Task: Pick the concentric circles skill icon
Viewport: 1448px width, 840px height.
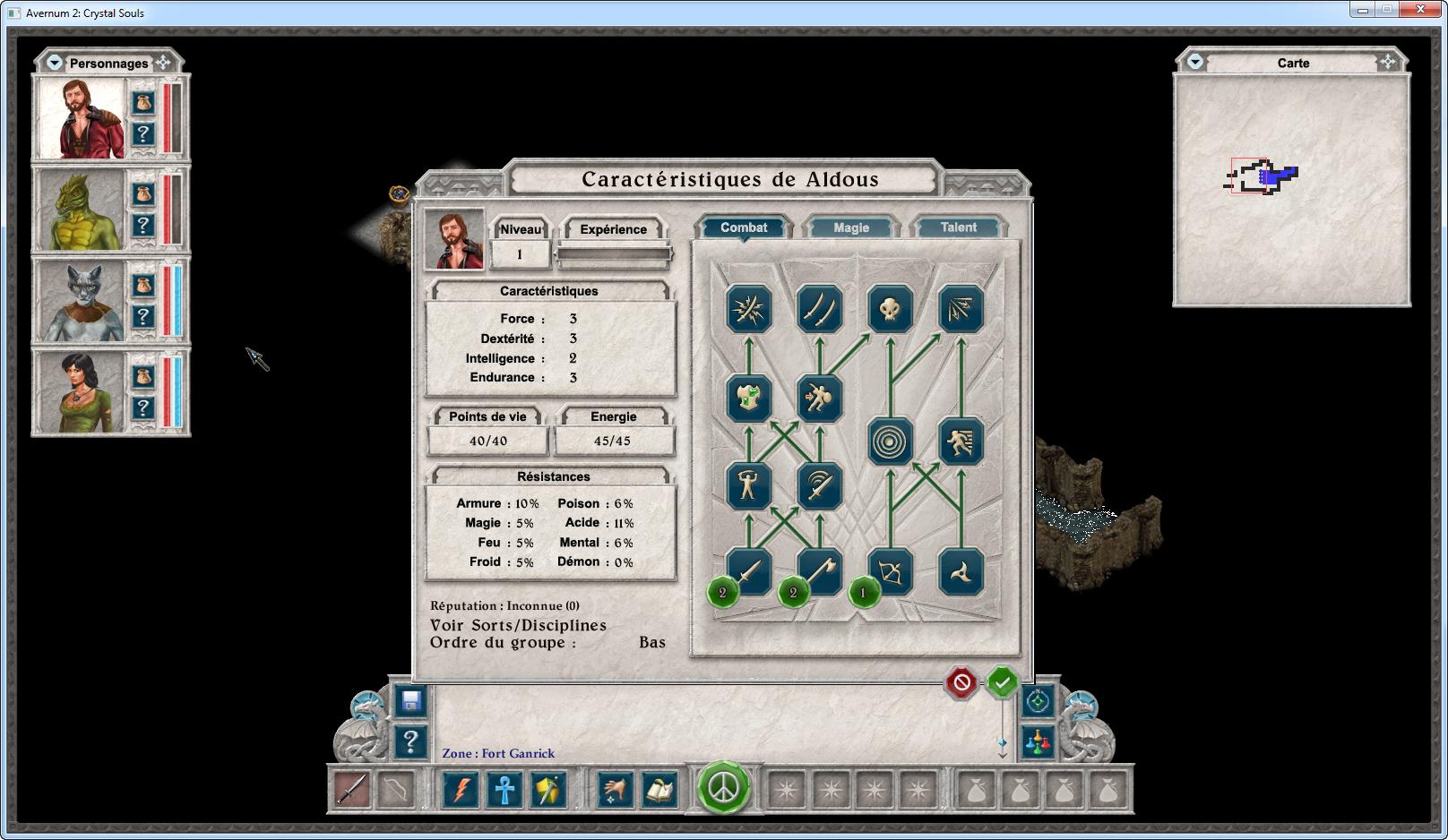Action: coord(890,441)
